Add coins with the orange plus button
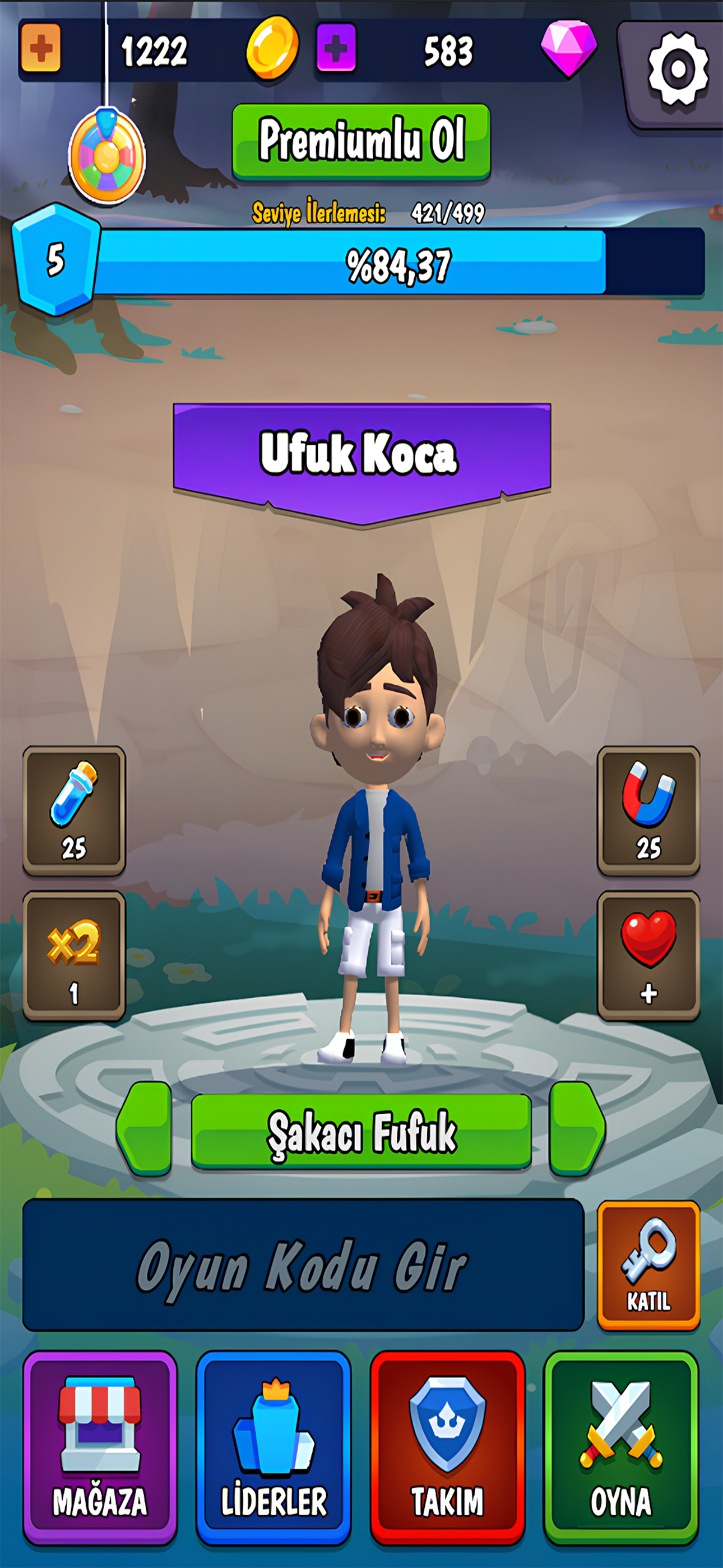Screen dimensions: 723x1568 pos(41,48)
